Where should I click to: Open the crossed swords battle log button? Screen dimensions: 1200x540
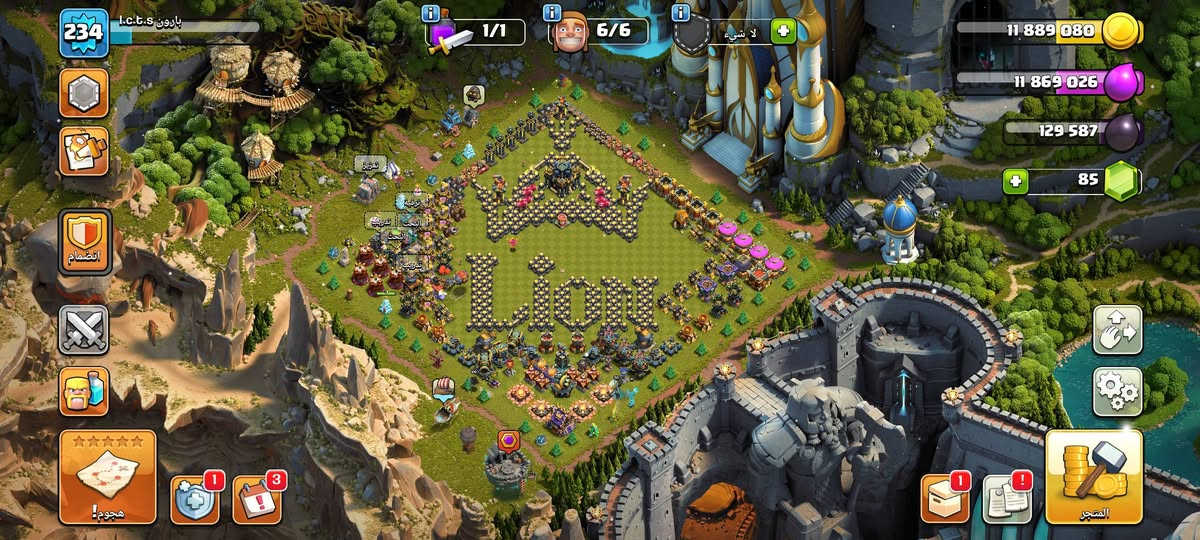click(x=84, y=329)
